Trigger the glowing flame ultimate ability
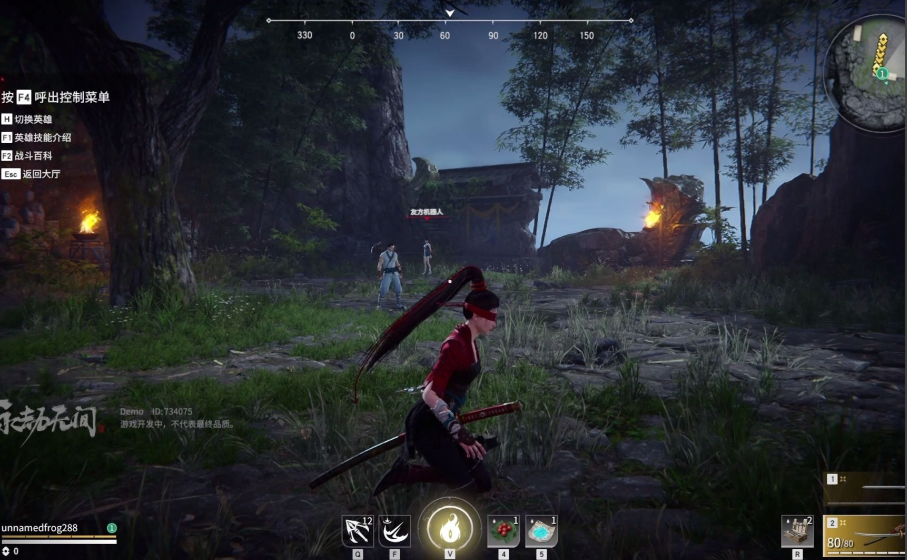The image size is (907, 560). 449,526
